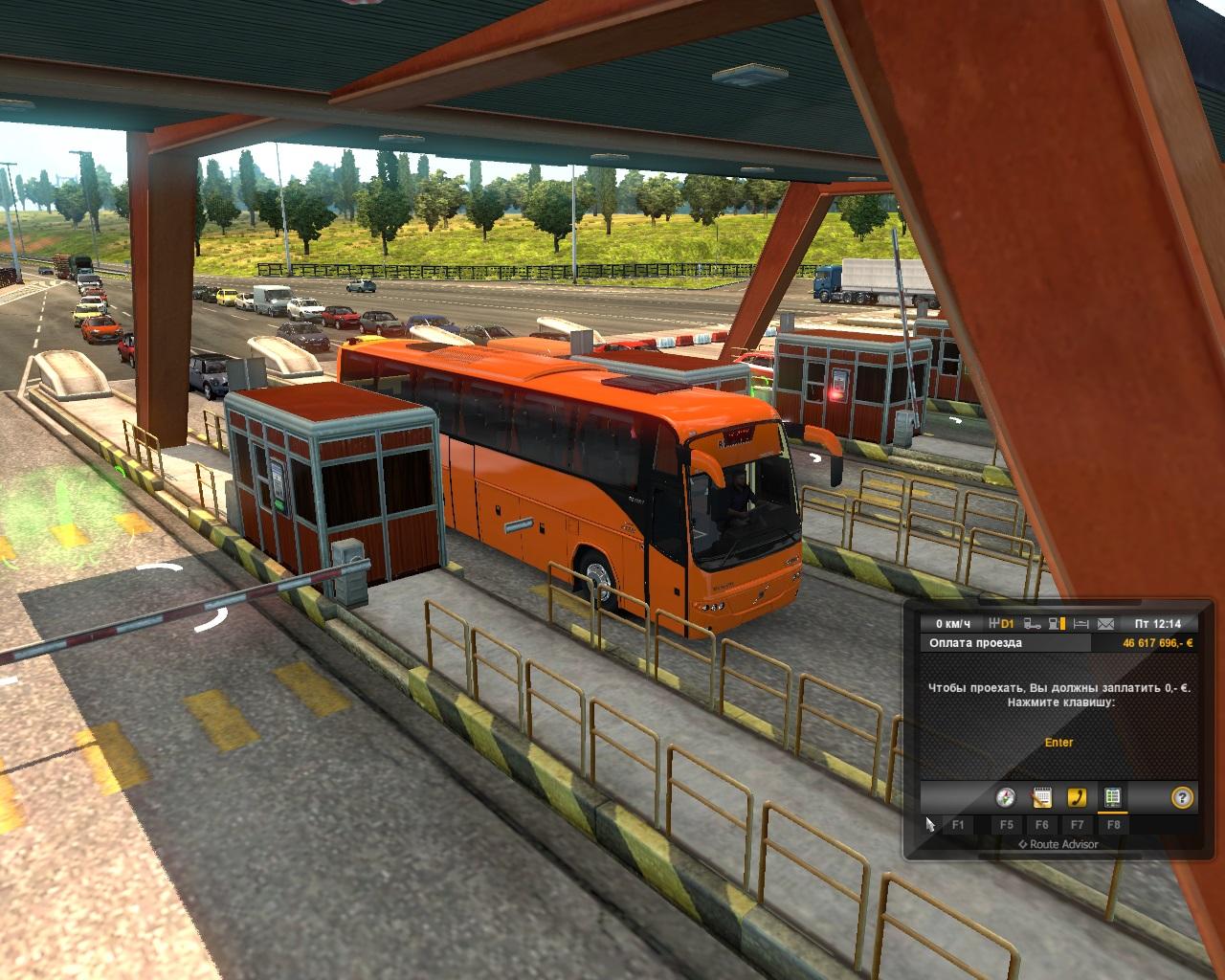Select the green info table tab

pyautogui.click(x=1112, y=797)
